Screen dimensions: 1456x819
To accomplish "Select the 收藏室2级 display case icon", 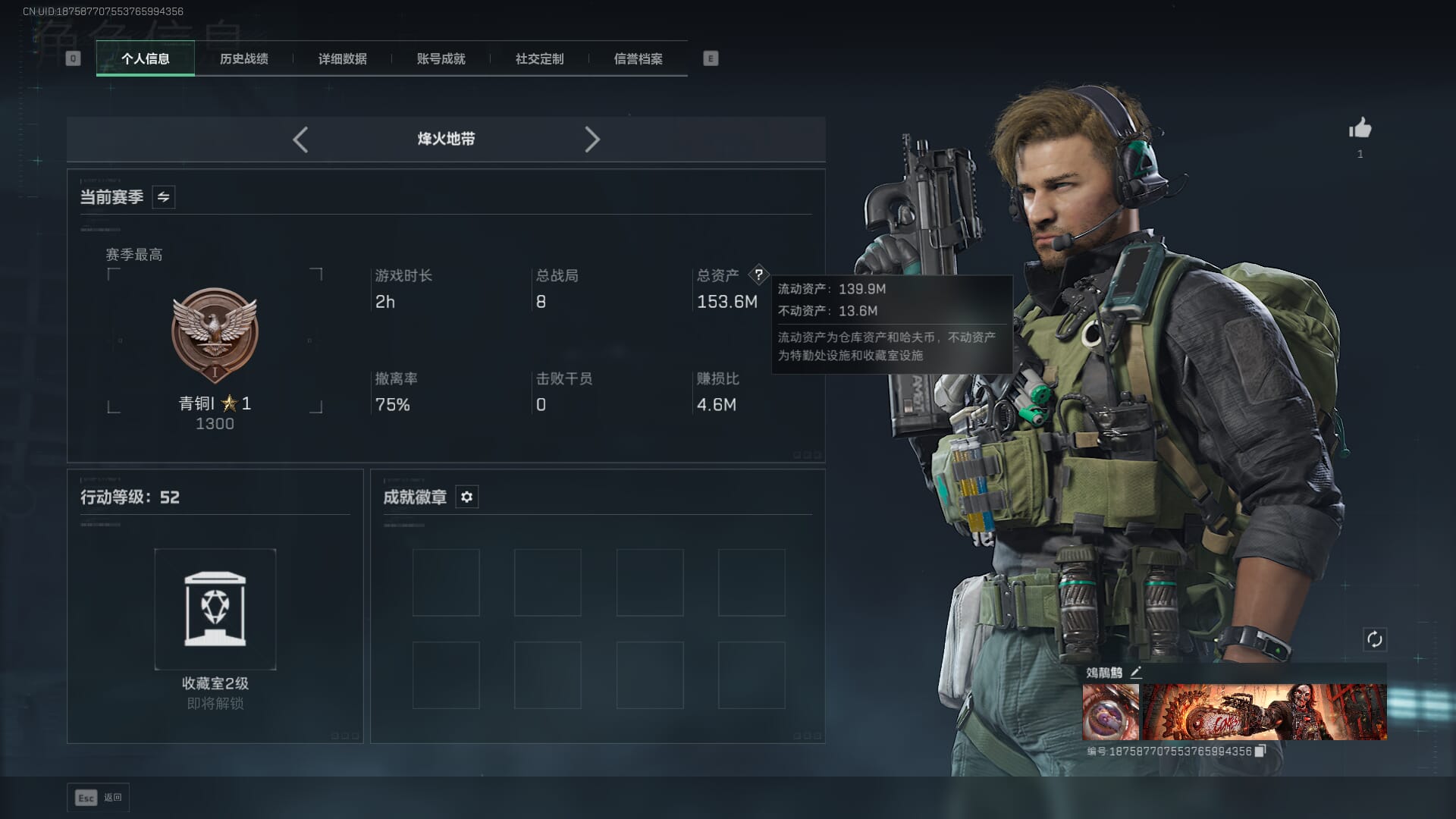I will click(x=215, y=609).
